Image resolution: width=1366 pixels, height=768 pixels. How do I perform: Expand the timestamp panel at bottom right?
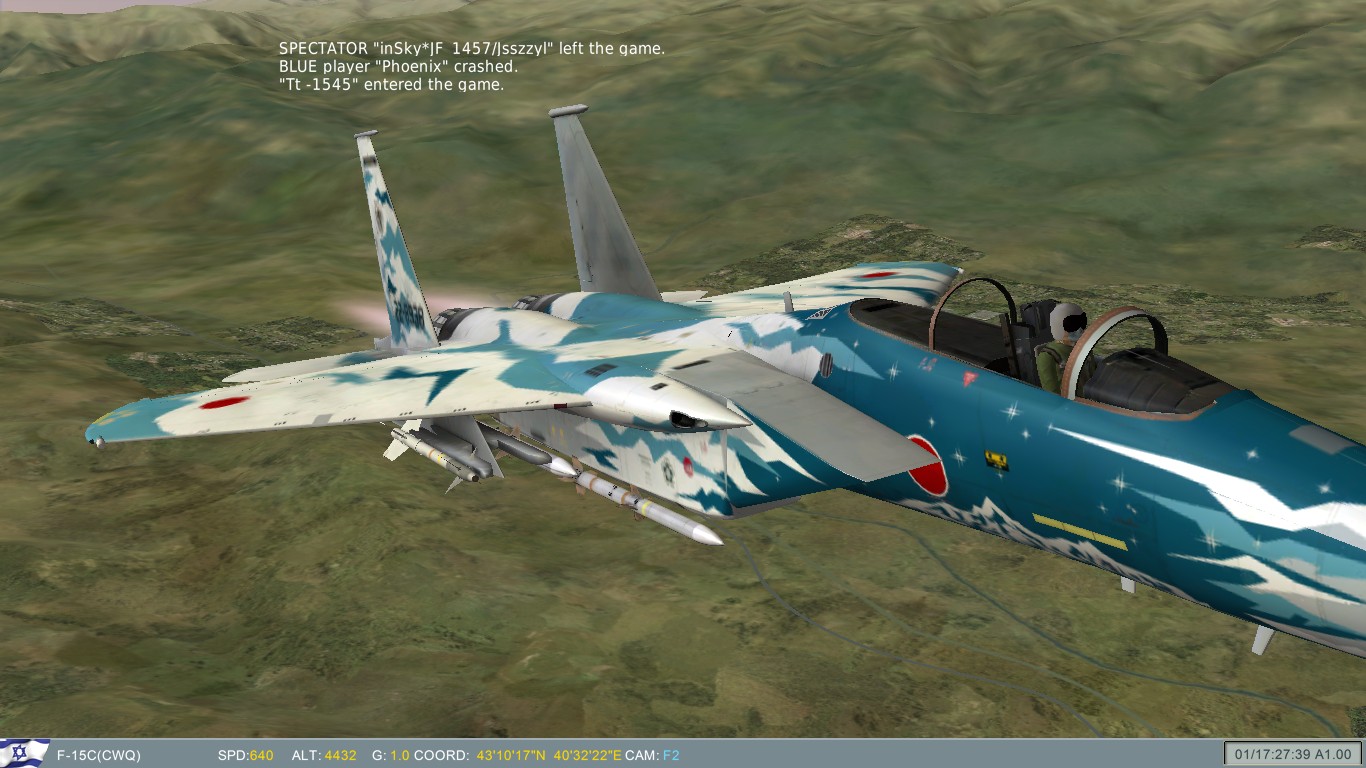coord(1292,753)
